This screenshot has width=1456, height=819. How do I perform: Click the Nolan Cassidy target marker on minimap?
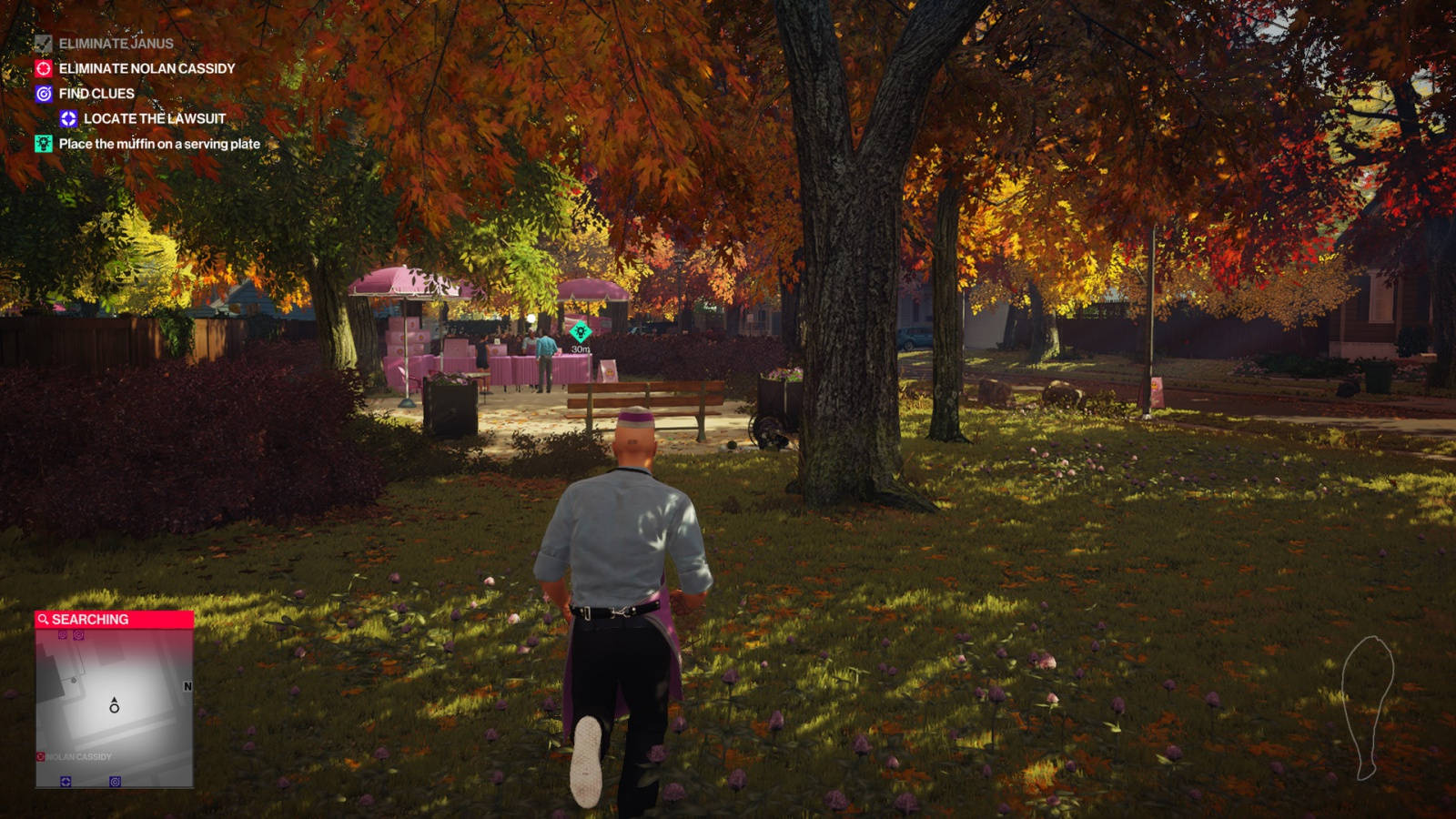(41, 757)
